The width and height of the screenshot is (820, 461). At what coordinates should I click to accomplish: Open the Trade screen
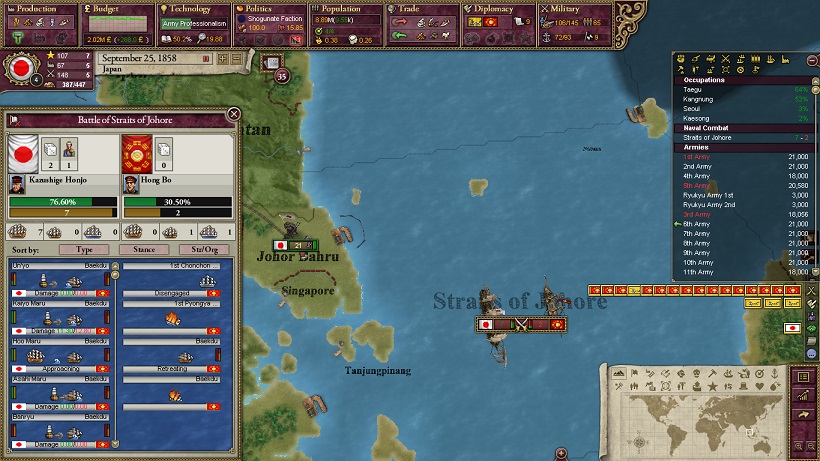tap(420, 9)
